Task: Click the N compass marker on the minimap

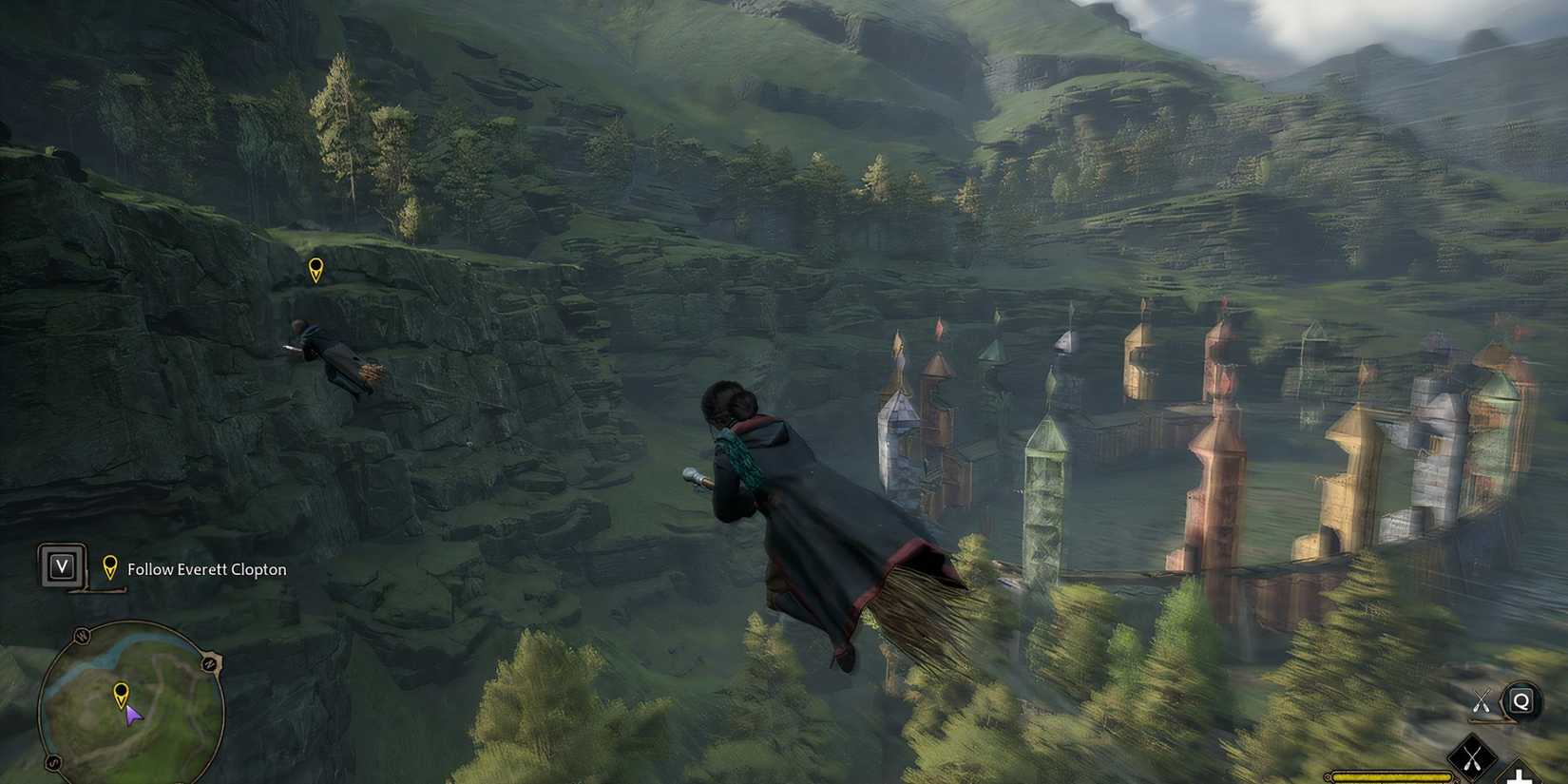Action: point(210,663)
